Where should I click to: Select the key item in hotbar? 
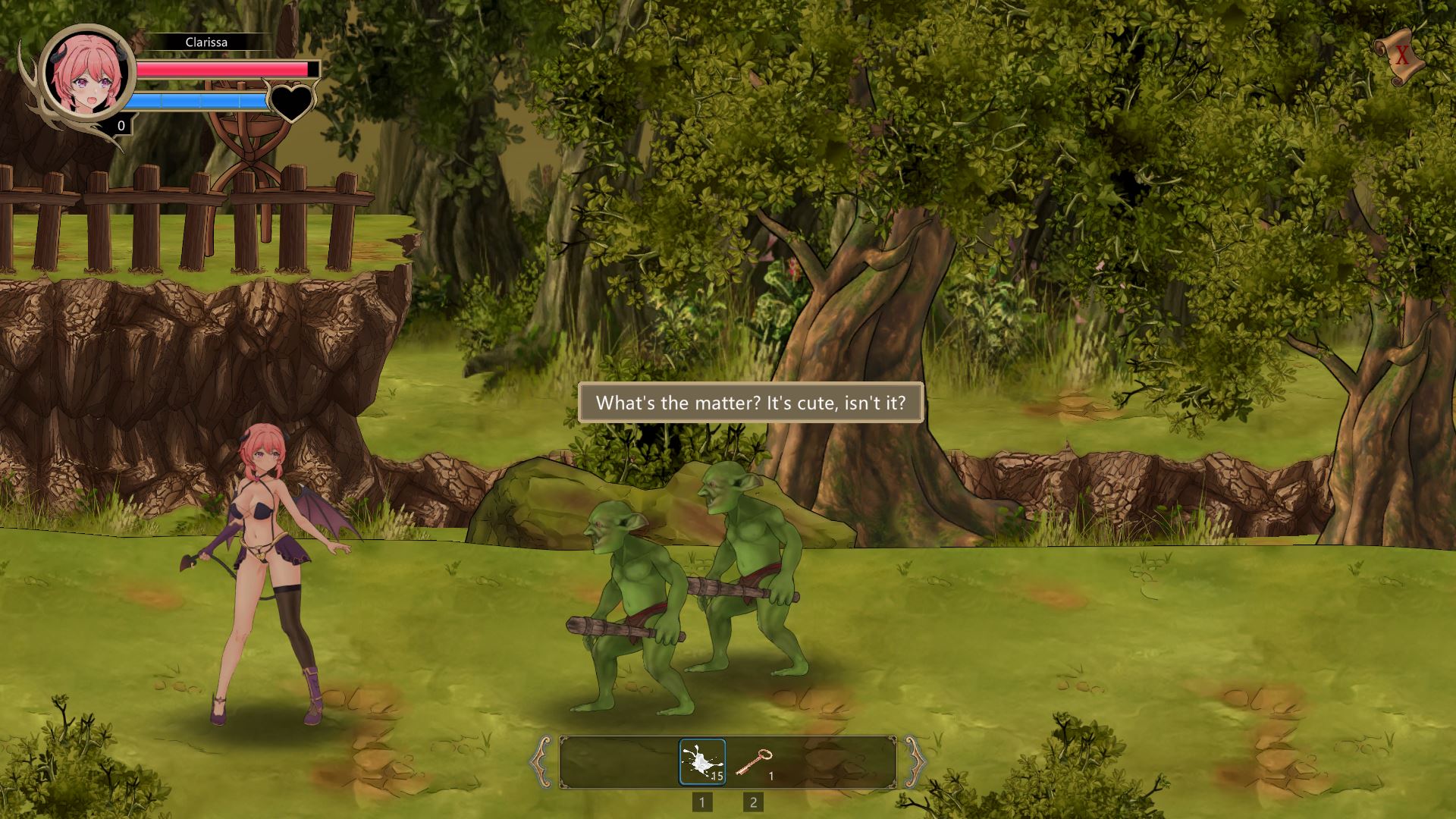click(x=753, y=761)
